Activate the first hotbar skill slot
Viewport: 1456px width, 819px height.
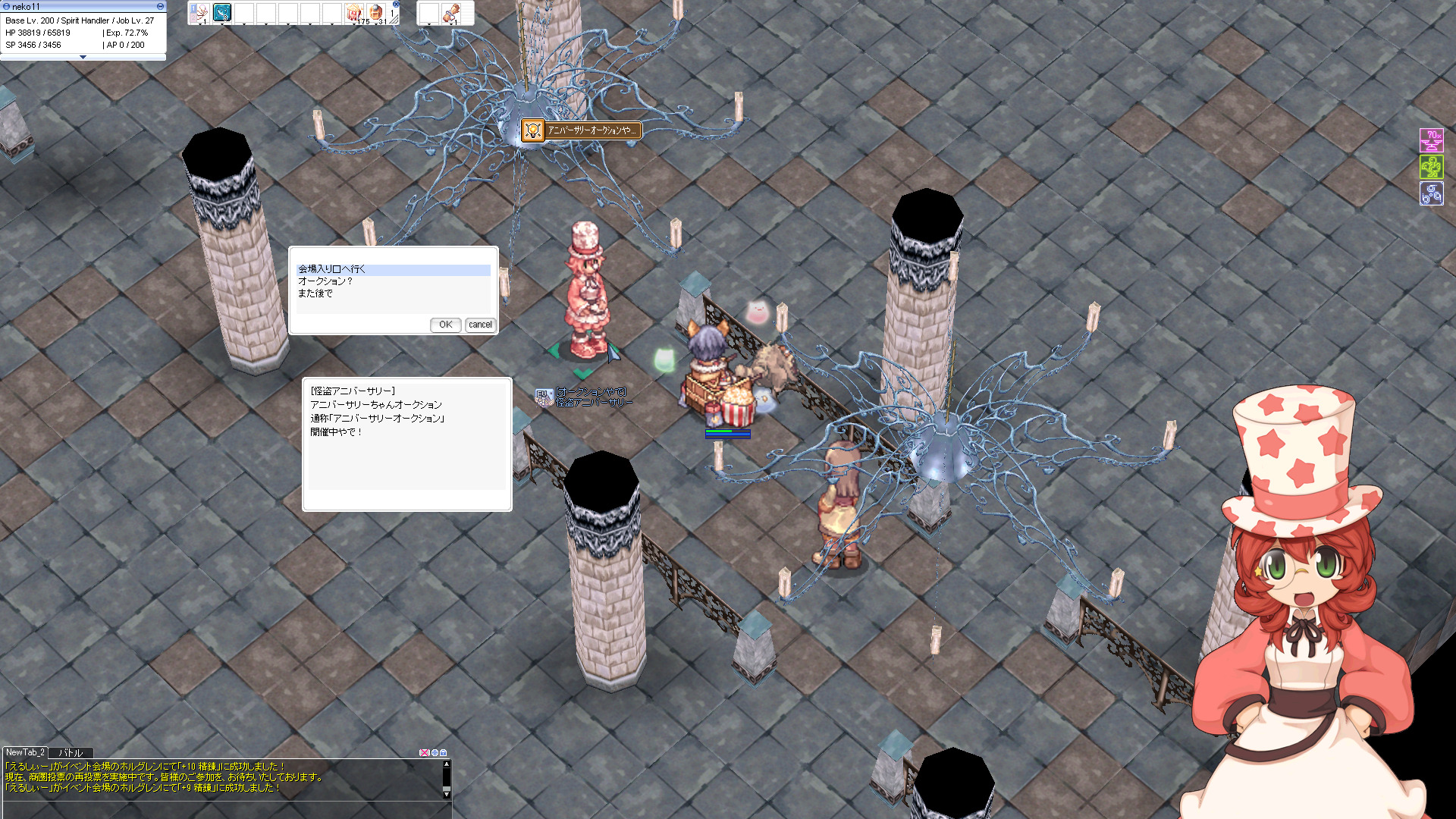(x=199, y=12)
